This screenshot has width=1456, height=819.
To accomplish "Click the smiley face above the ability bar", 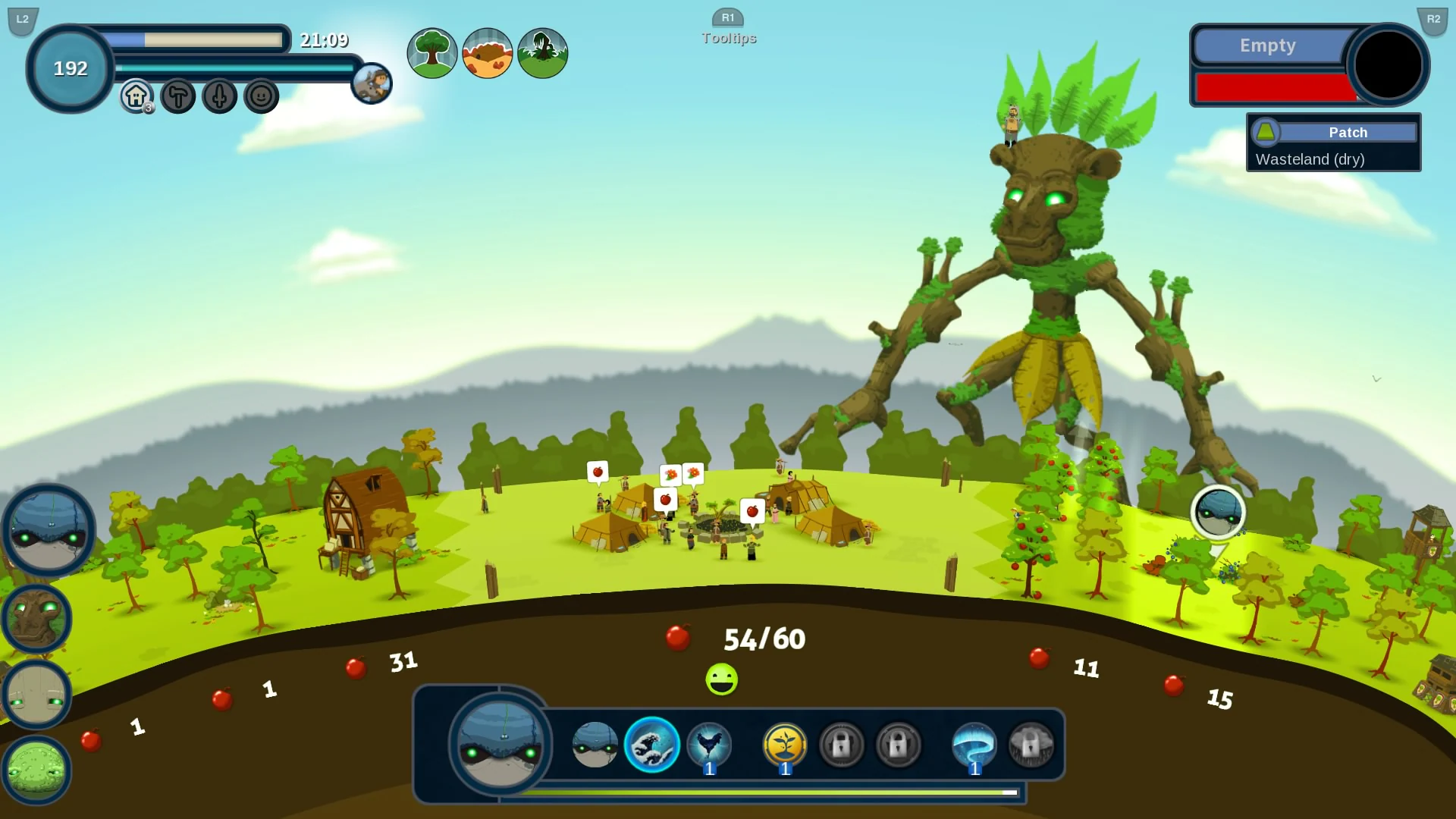I will pyautogui.click(x=723, y=679).
